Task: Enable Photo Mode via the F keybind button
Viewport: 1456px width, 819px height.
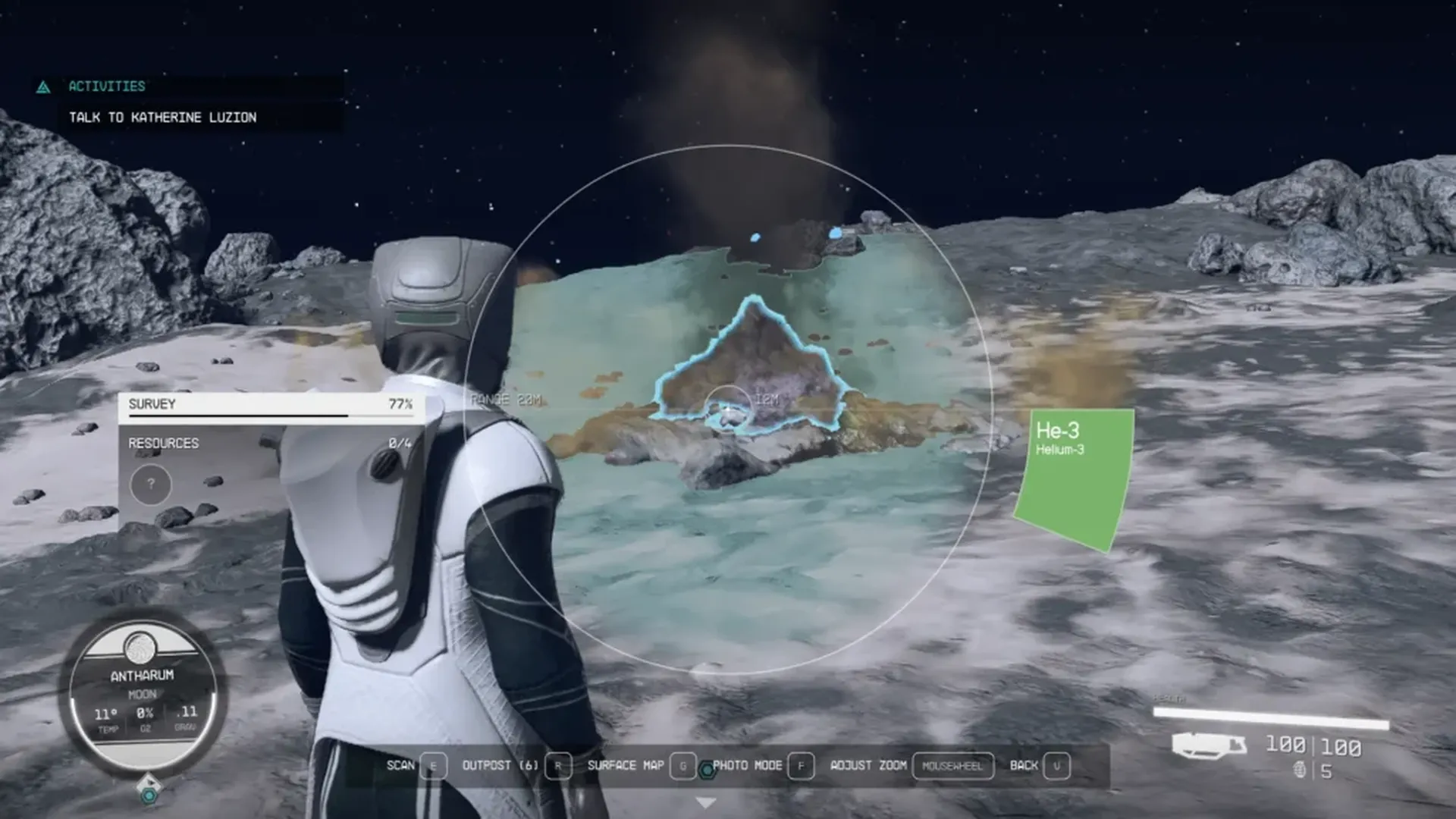Action: 801,766
